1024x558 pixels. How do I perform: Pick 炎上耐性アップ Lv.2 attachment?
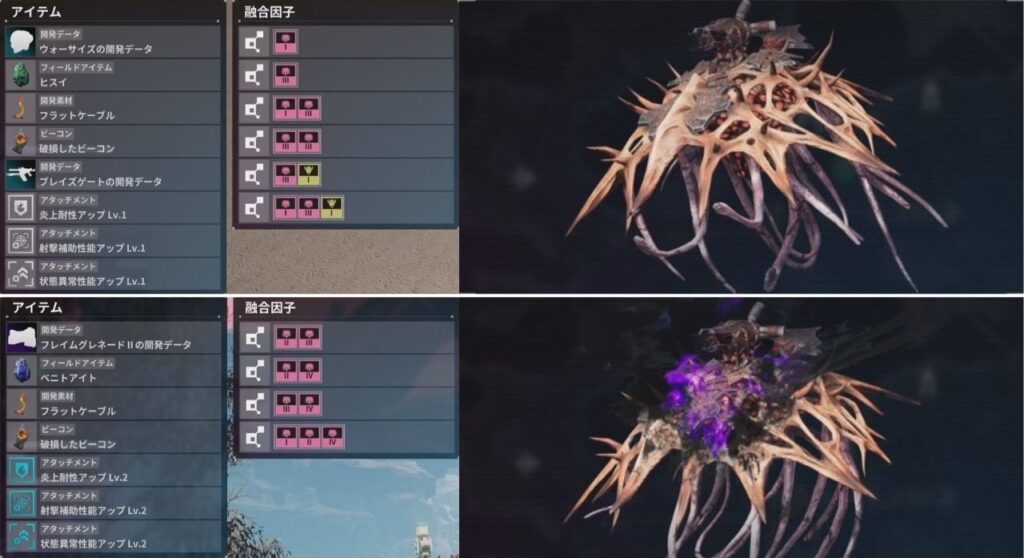click(x=112, y=470)
